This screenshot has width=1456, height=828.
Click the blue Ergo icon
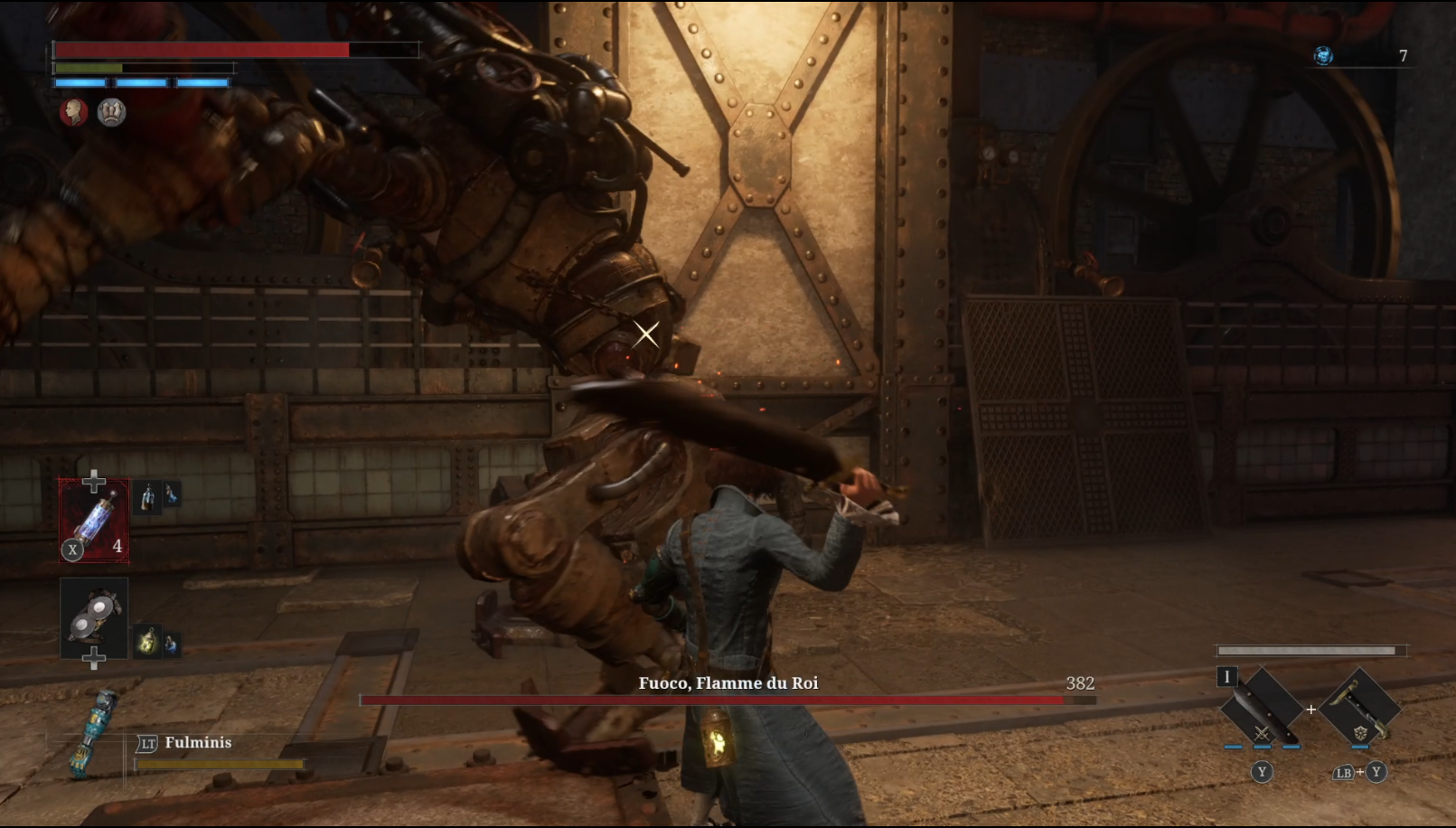coord(1323,56)
